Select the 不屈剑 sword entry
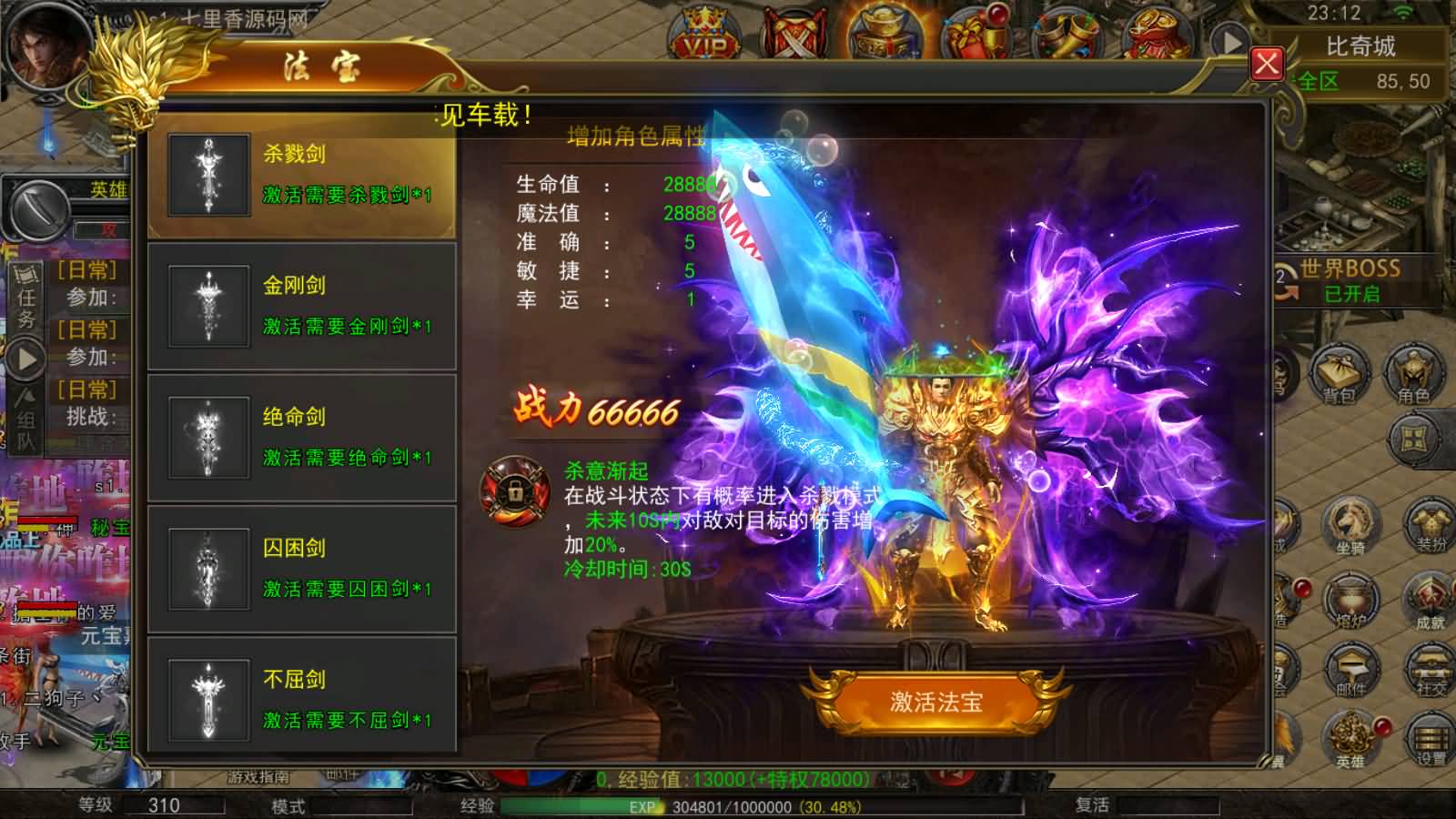1456x819 pixels. click(300, 700)
